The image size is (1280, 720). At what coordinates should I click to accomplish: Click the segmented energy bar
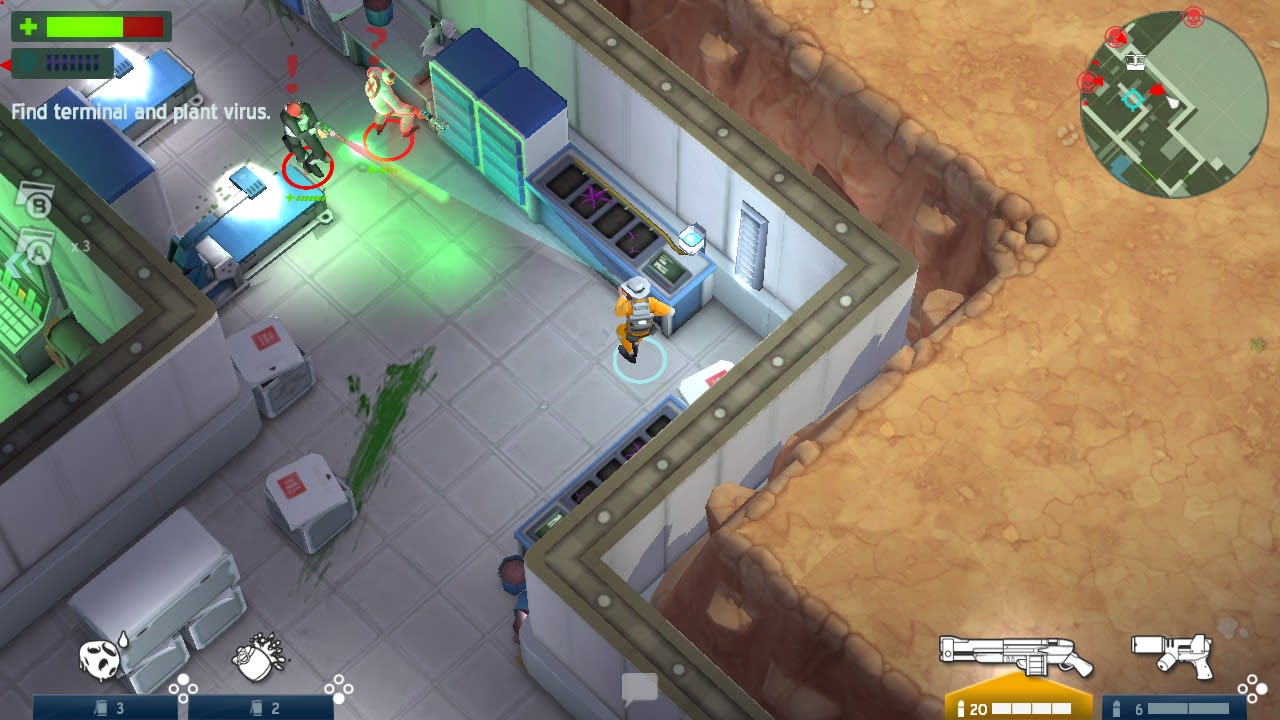tap(70, 62)
